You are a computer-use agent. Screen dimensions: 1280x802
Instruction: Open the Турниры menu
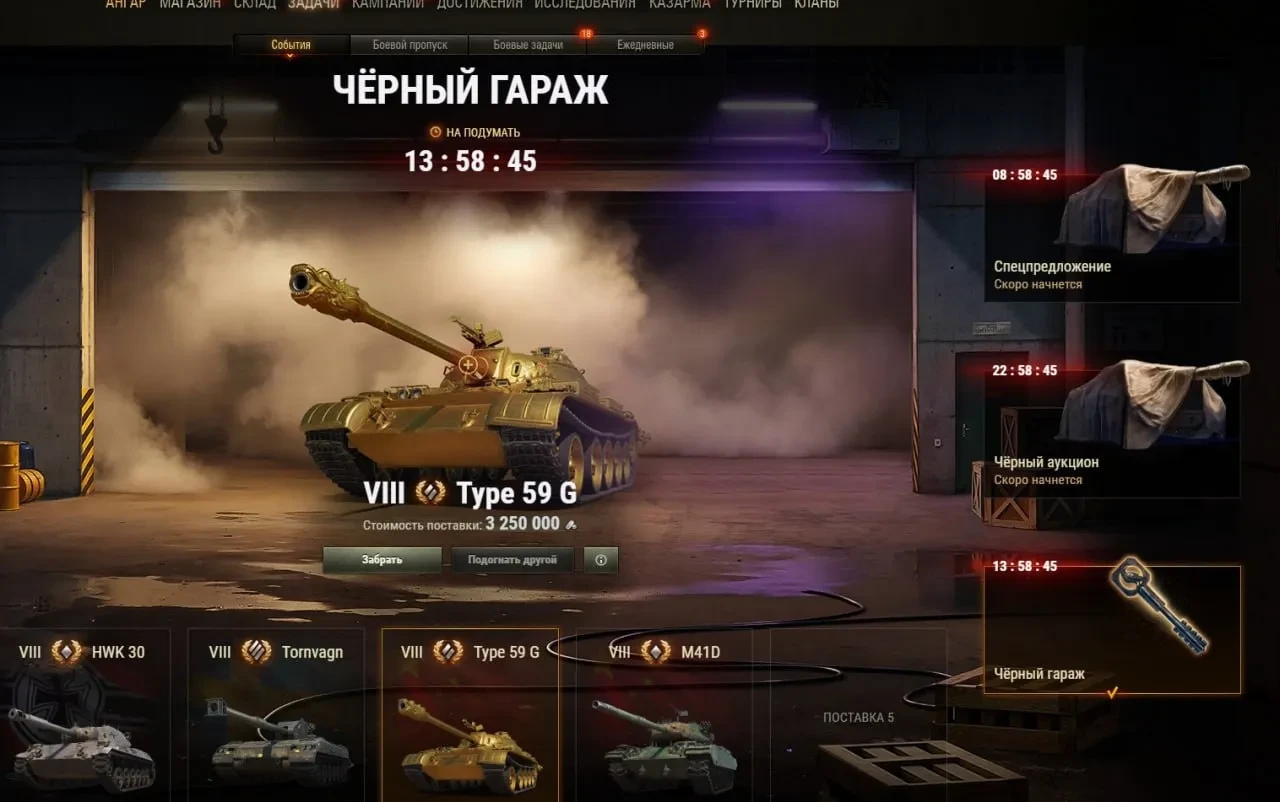click(753, 5)
